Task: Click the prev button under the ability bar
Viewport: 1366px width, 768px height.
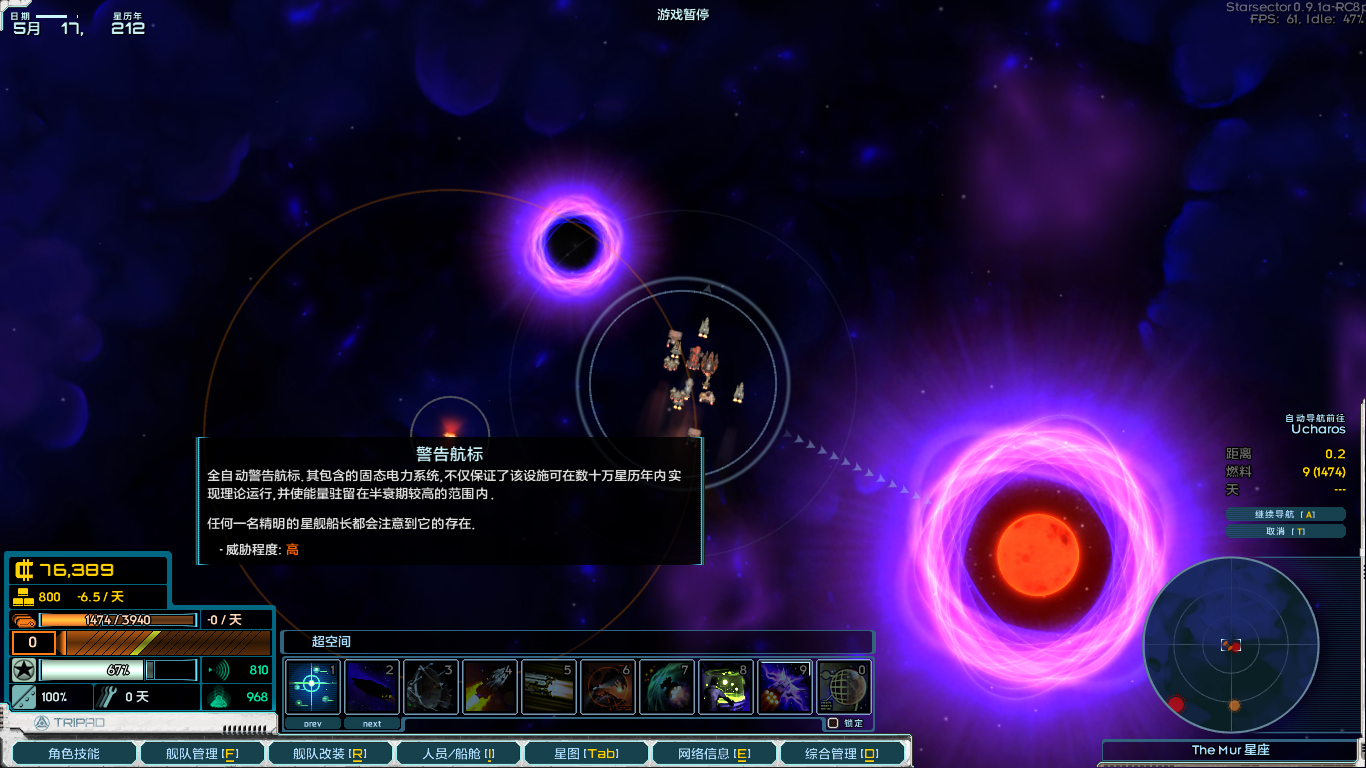Action: tap(312, 722)
